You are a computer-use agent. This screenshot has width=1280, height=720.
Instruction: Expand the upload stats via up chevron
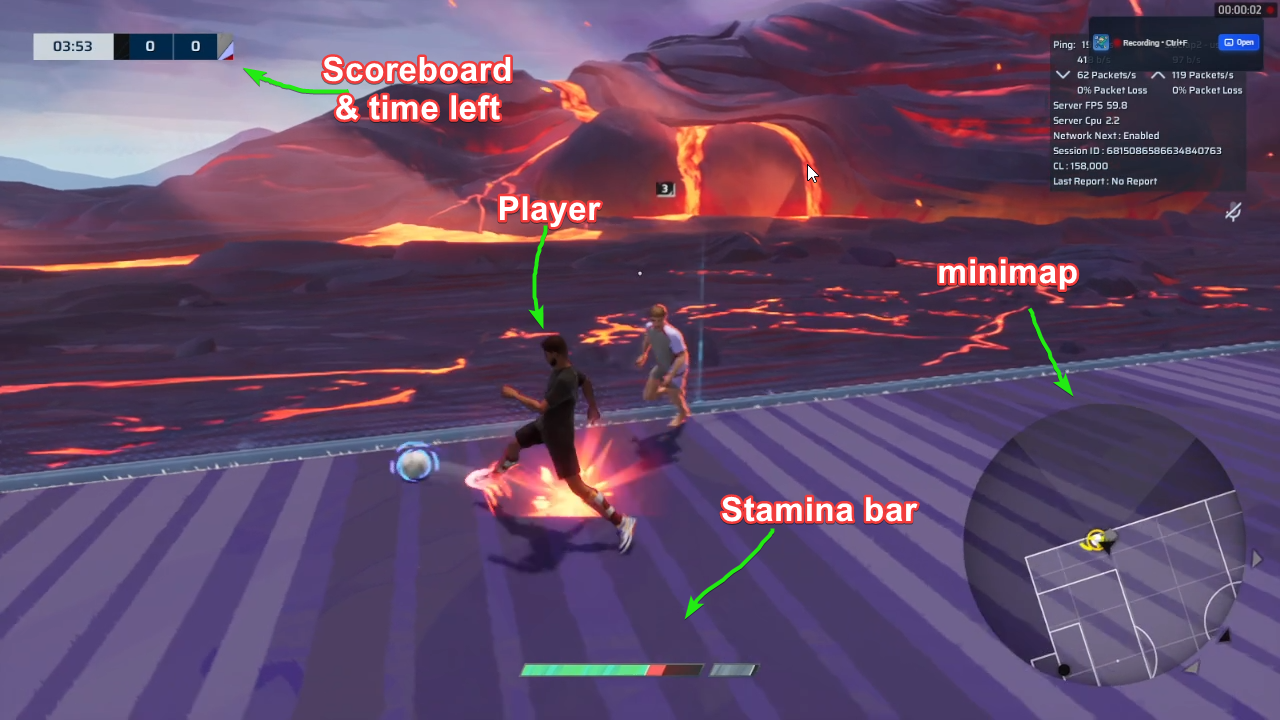pos(1160,75)
